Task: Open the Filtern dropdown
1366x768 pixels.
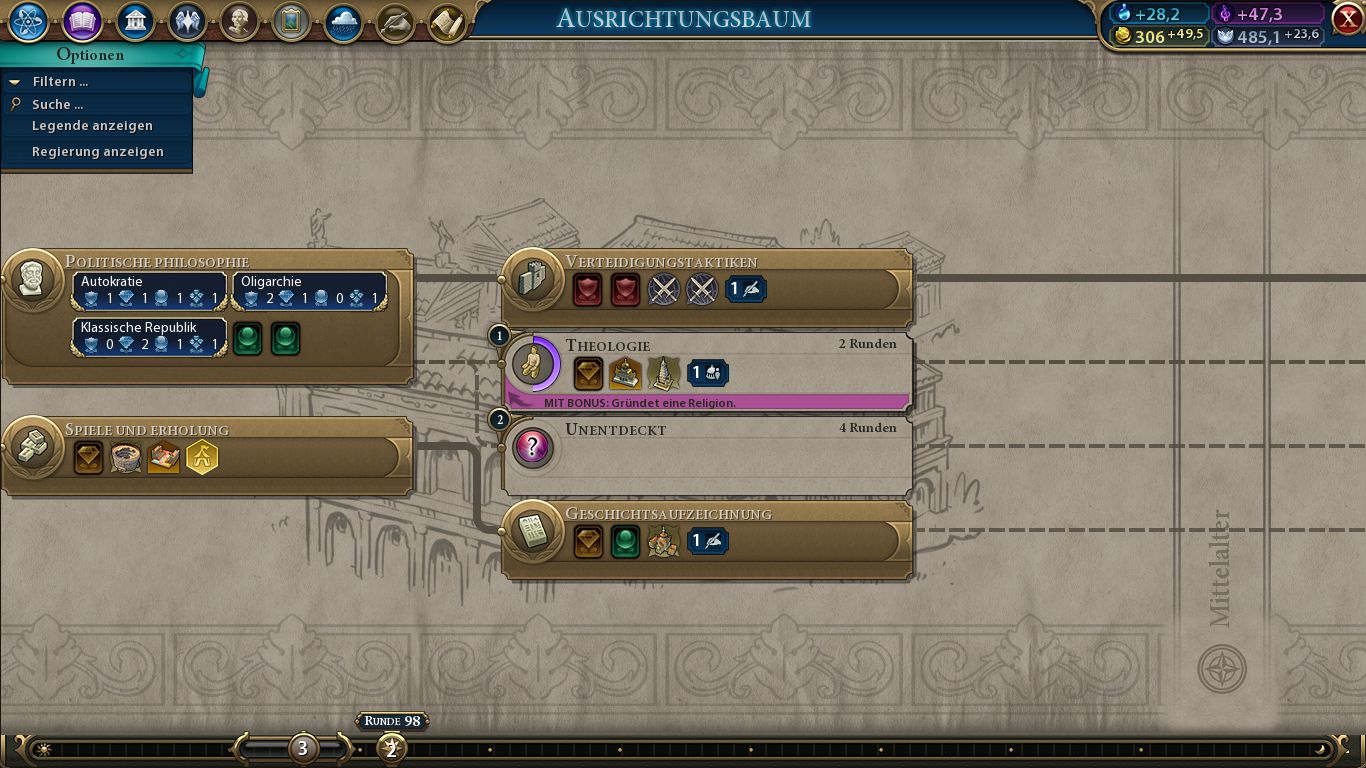Action: tap(60, 82)
